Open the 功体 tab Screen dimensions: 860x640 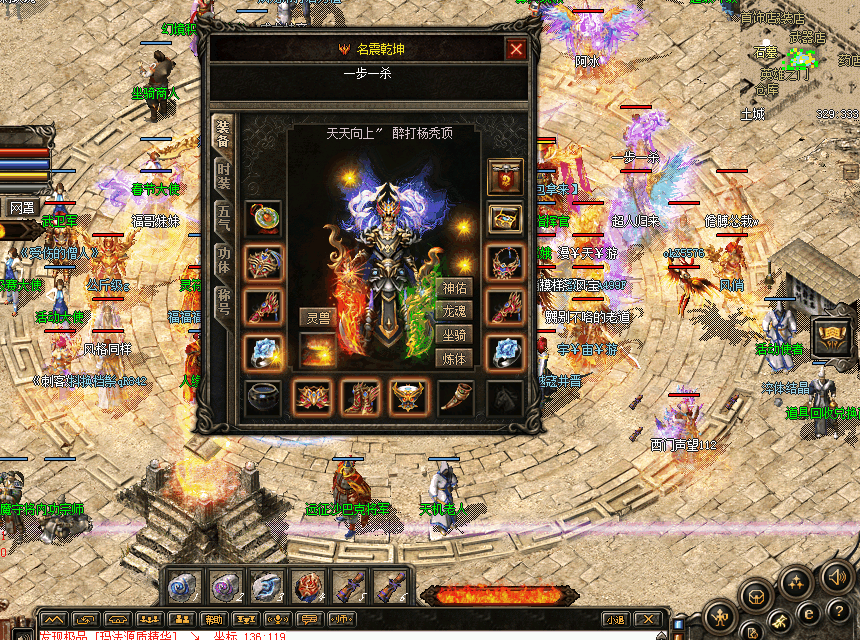(223, 258)
